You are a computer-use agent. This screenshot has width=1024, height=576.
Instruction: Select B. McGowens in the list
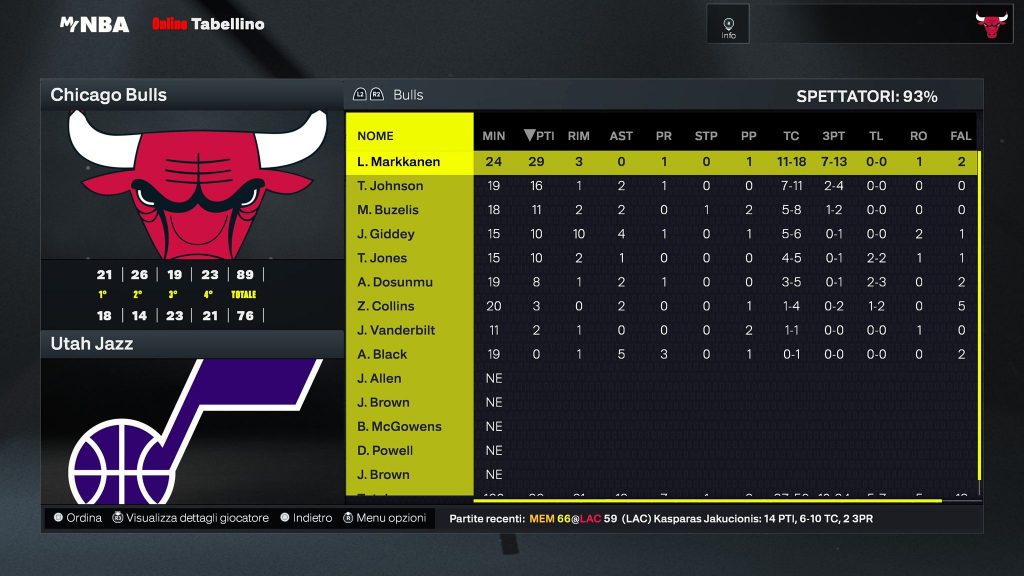[x=399, y=426]
